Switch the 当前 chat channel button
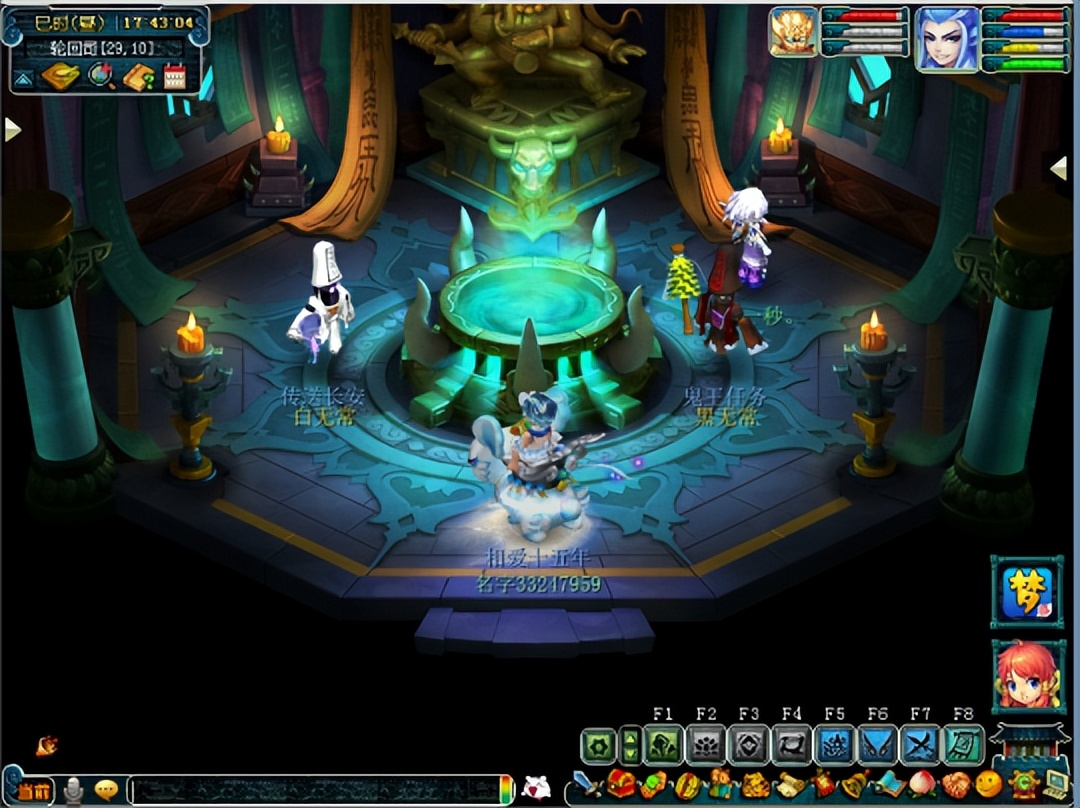The height and width of the screenshot is (808, 1080). coord(32,790)
